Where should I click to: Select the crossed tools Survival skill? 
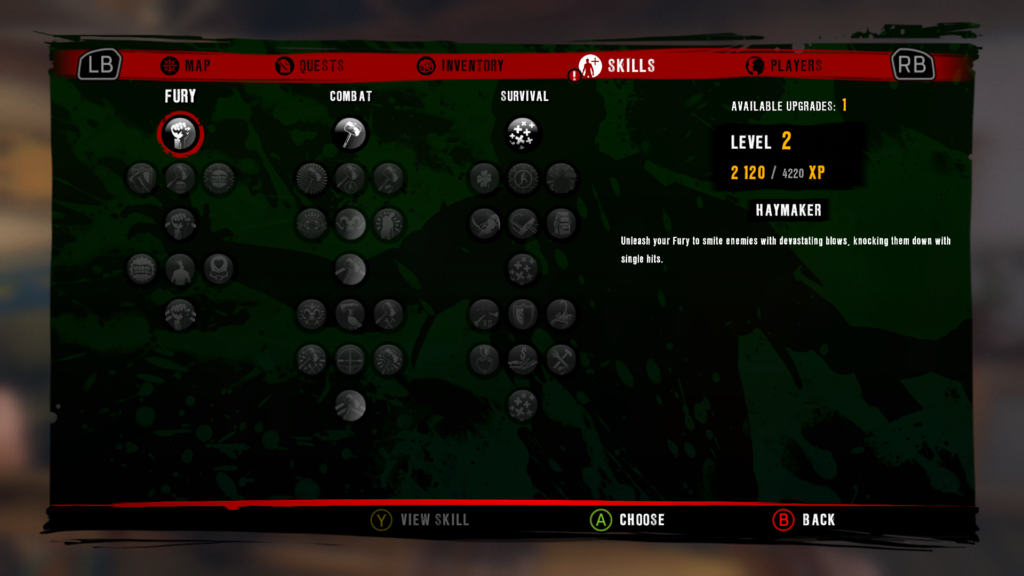[561, 358]
